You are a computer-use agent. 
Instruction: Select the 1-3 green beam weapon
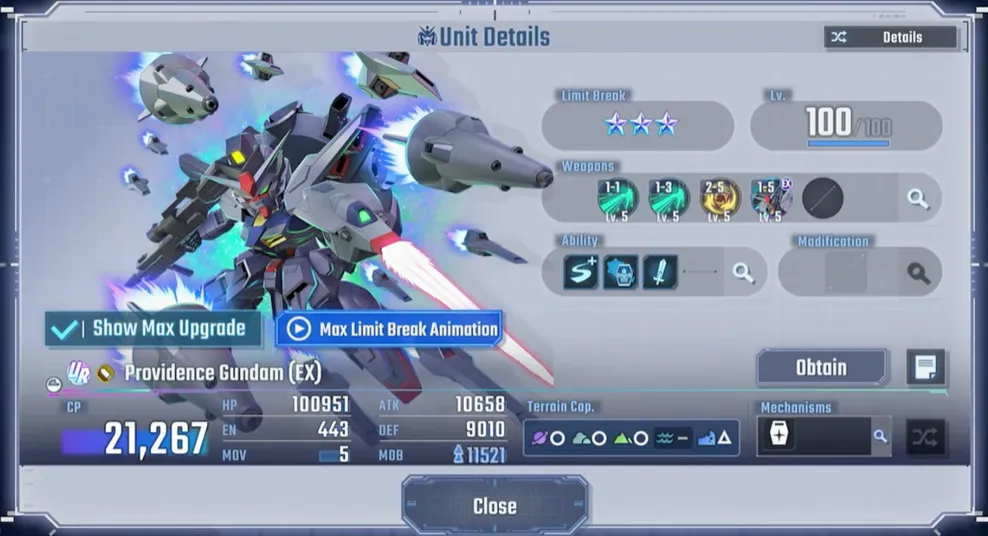[668, 198]
